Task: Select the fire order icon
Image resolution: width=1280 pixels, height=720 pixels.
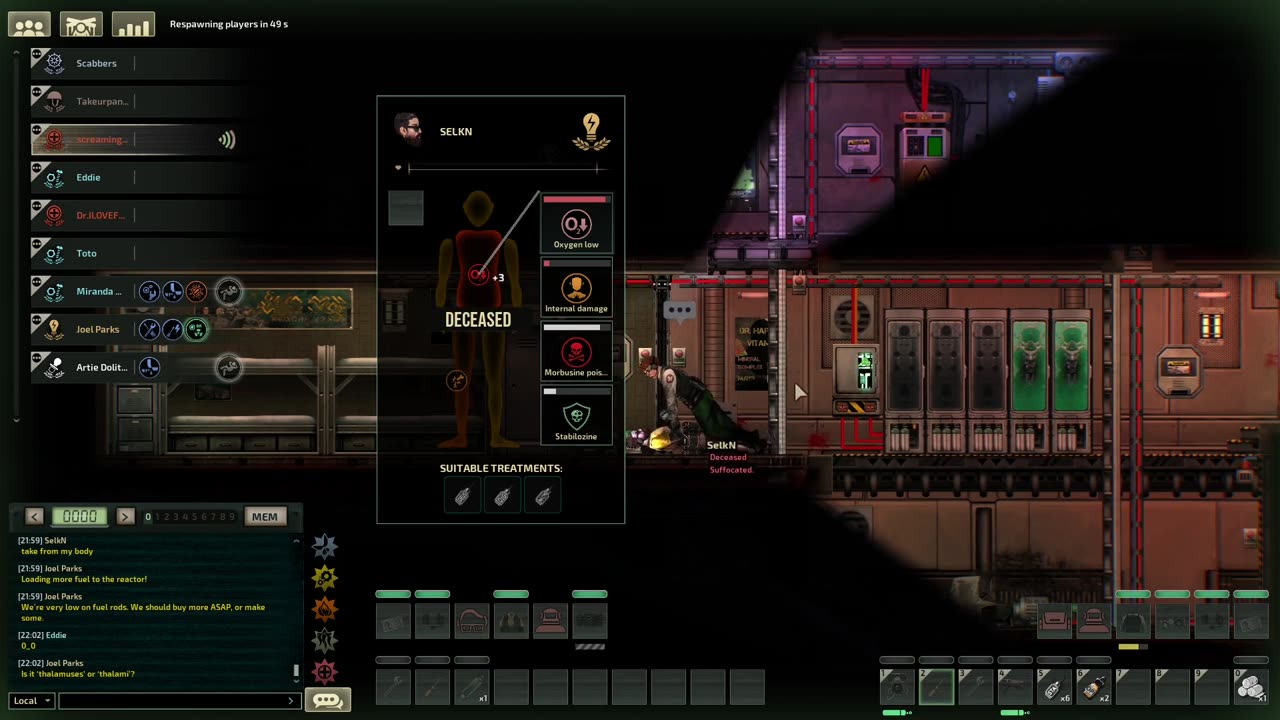Action: [x=325, y=608]
